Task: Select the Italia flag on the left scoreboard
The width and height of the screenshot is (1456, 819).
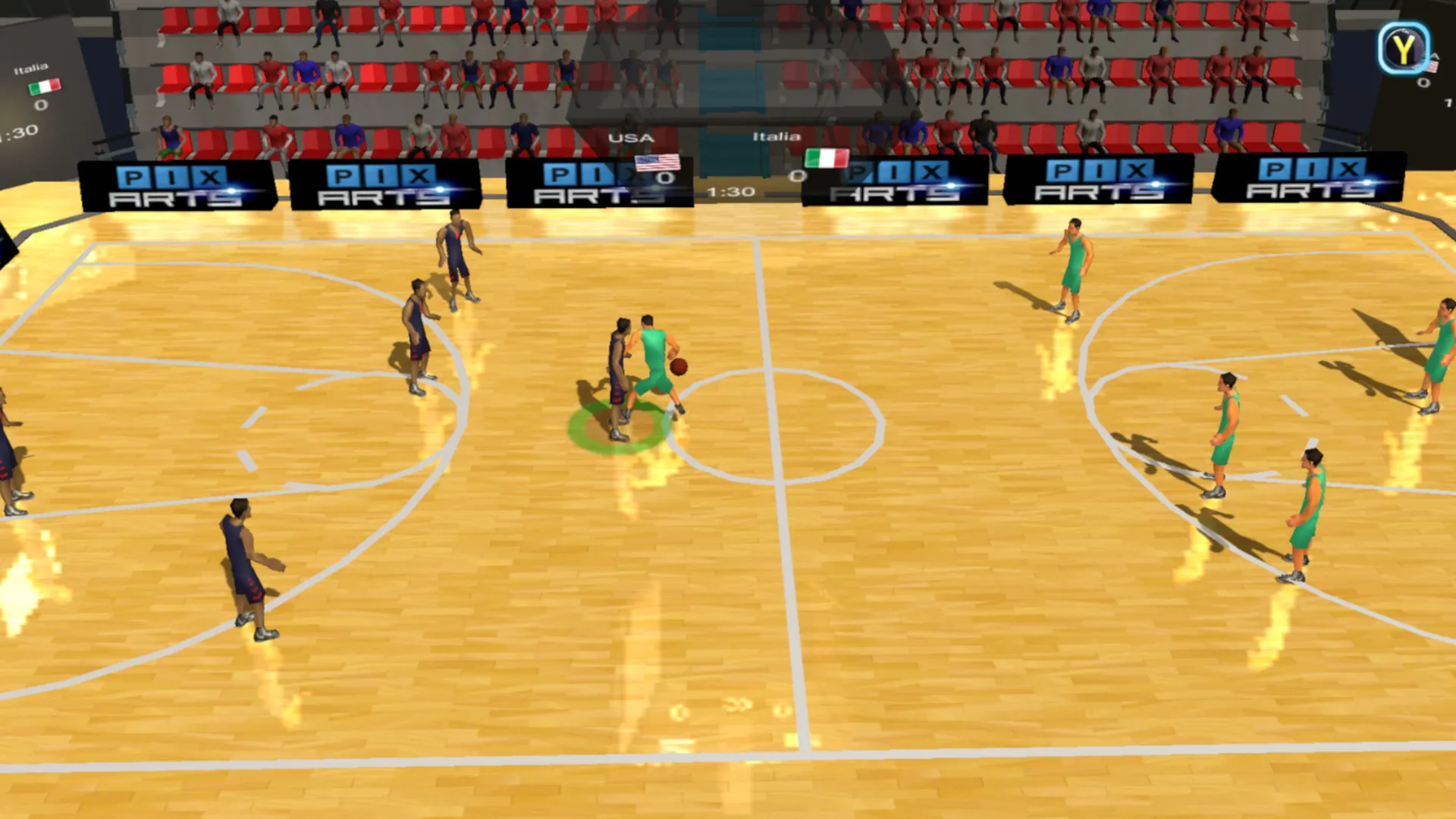Action: tap(43, 86)
